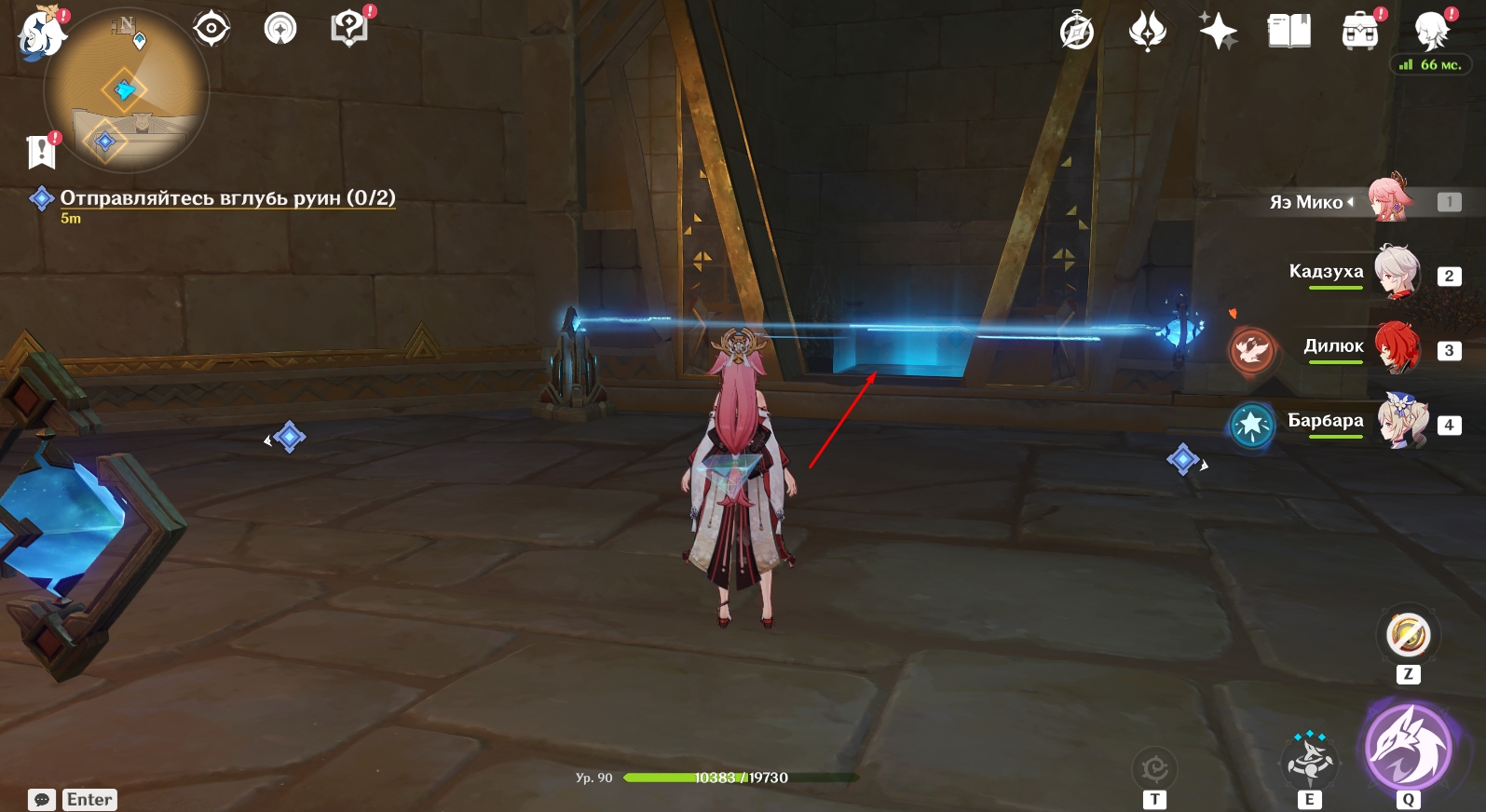The height and width of the screenshot is (812, 1486).
Task: Toggle the elemental sight eye icon
Action: click(211, 29)
